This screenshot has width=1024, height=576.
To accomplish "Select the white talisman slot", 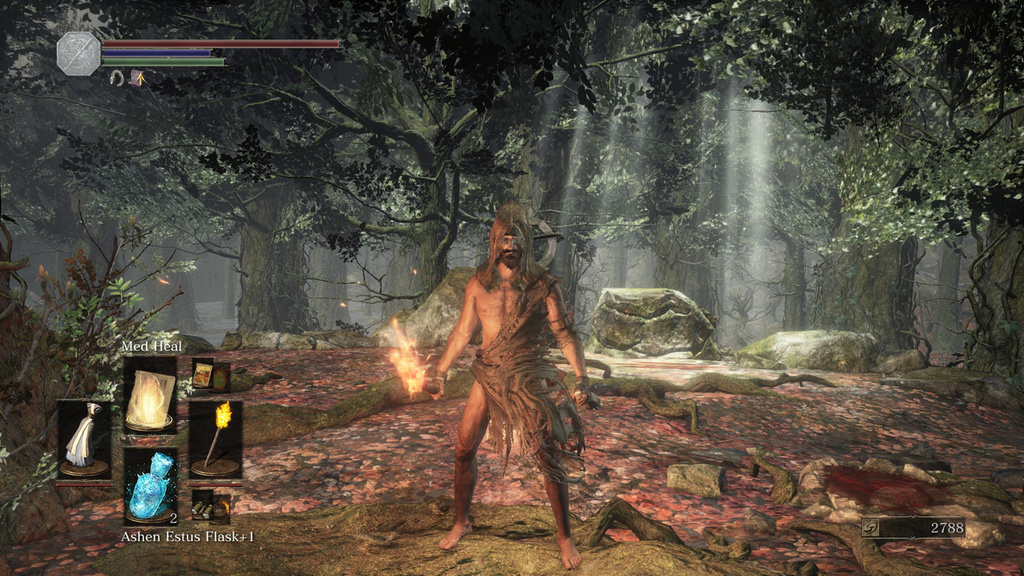I will click(84, 439).
